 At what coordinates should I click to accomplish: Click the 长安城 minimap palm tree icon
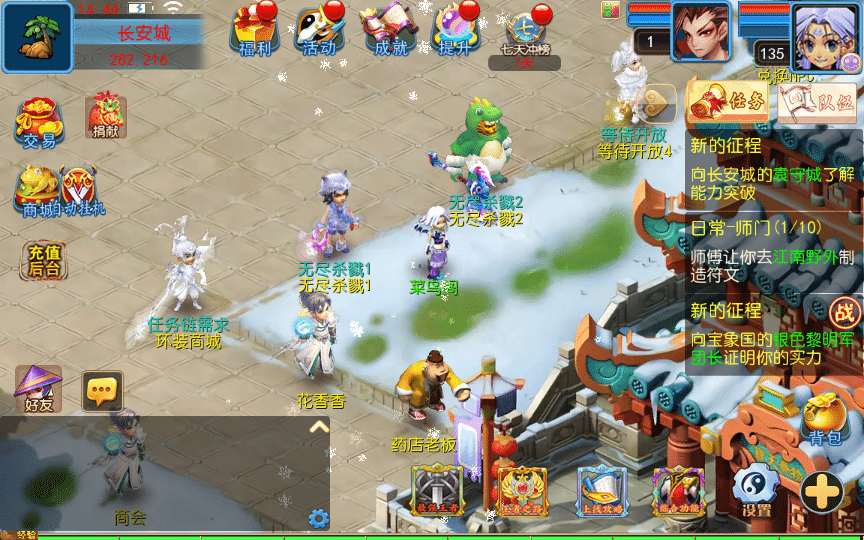click(37, 37)
